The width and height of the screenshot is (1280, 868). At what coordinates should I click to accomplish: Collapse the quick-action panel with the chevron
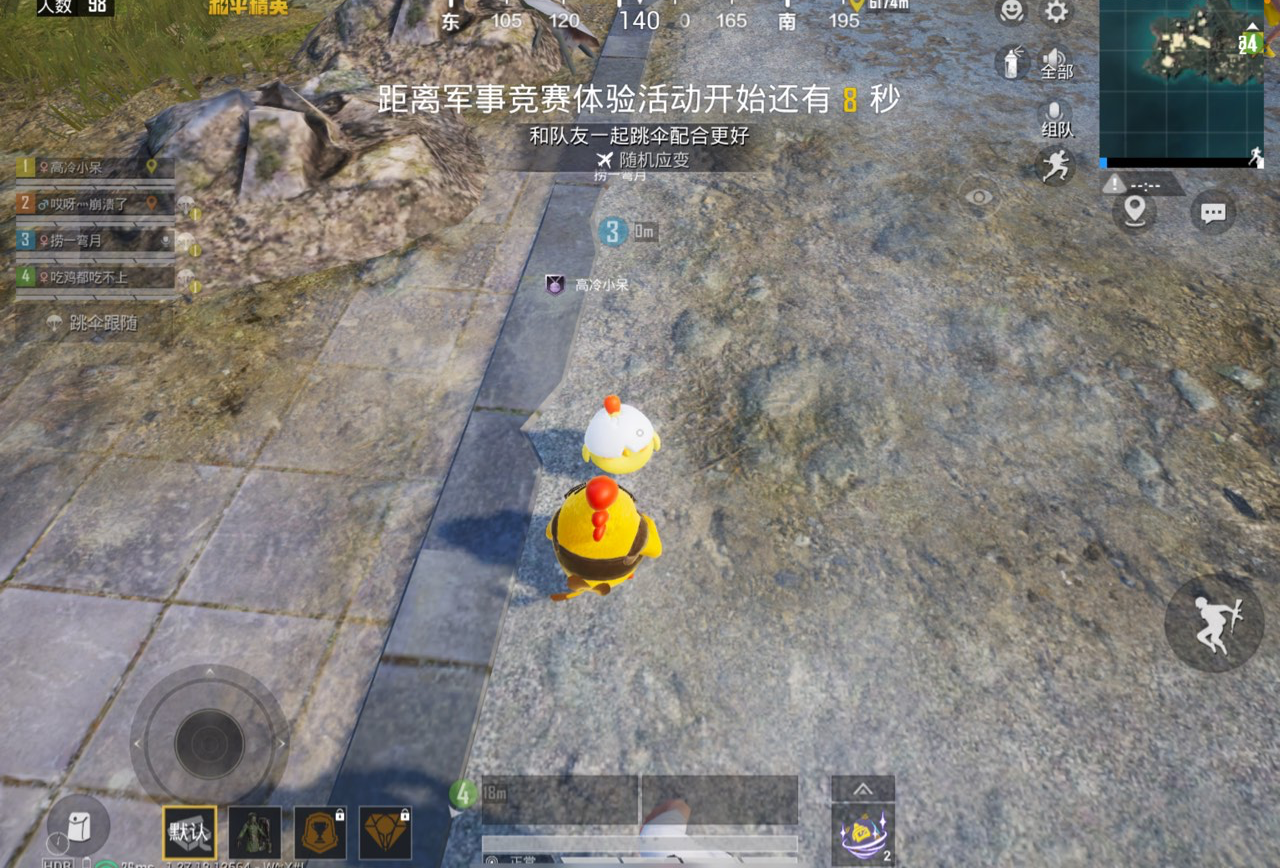(862, 787)
